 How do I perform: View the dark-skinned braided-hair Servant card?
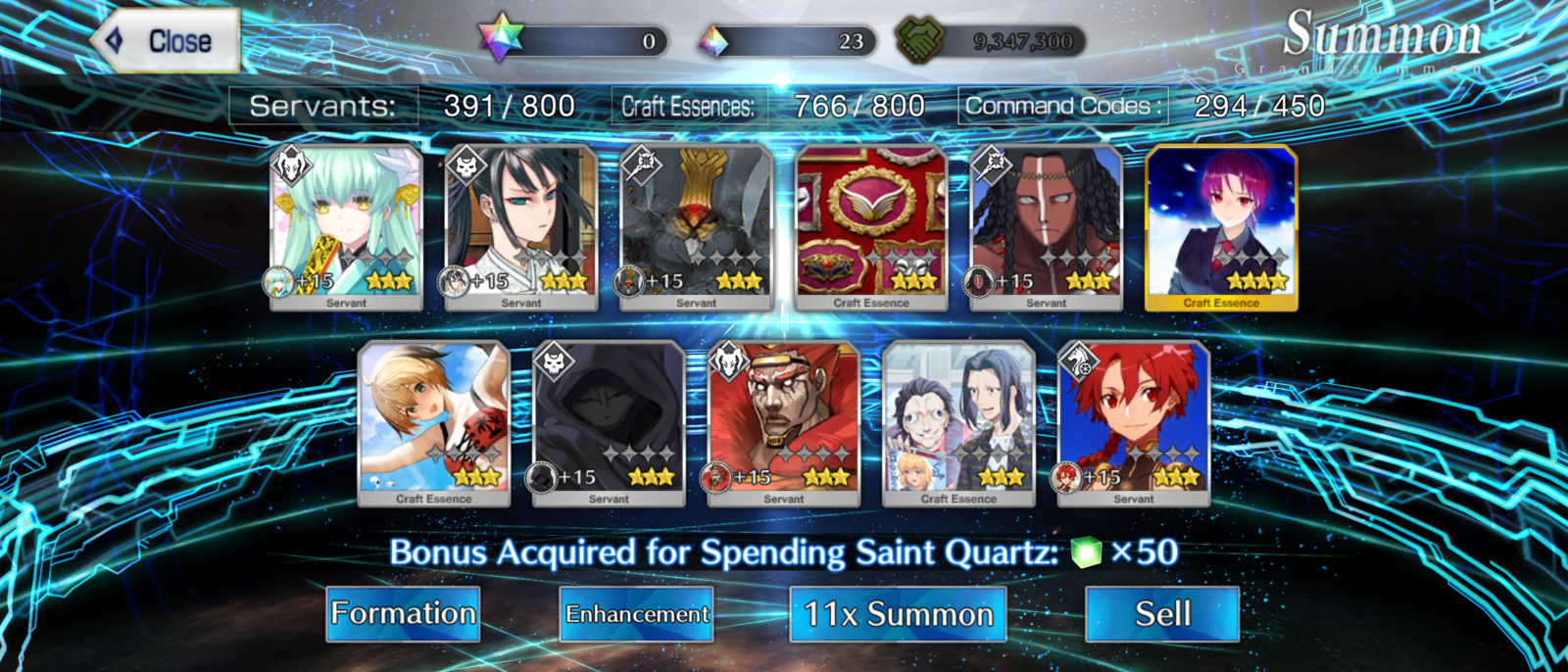(x=1046, y=227)
